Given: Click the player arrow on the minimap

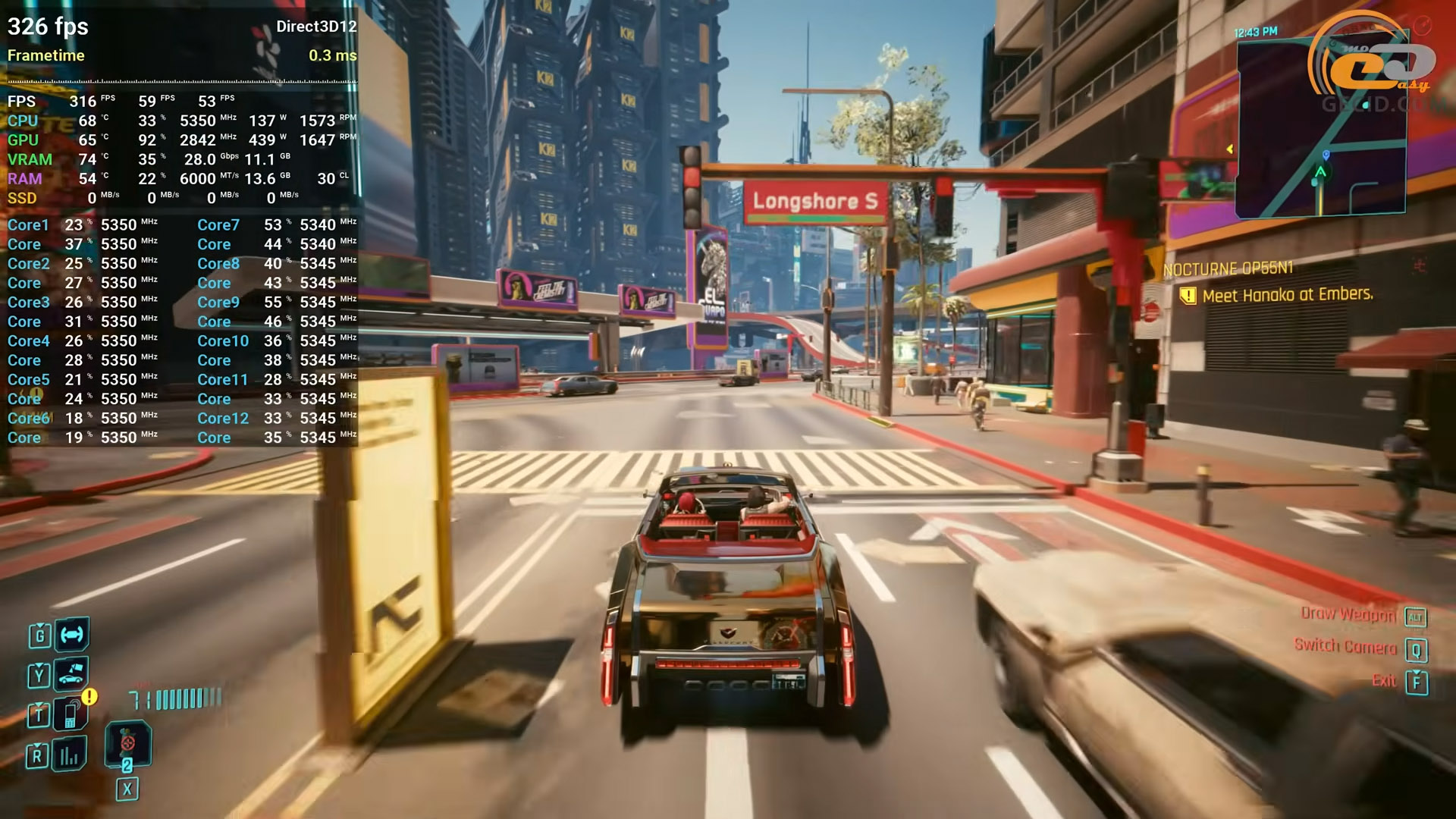Looking at the screenshot, I should tap(1320, 172).
